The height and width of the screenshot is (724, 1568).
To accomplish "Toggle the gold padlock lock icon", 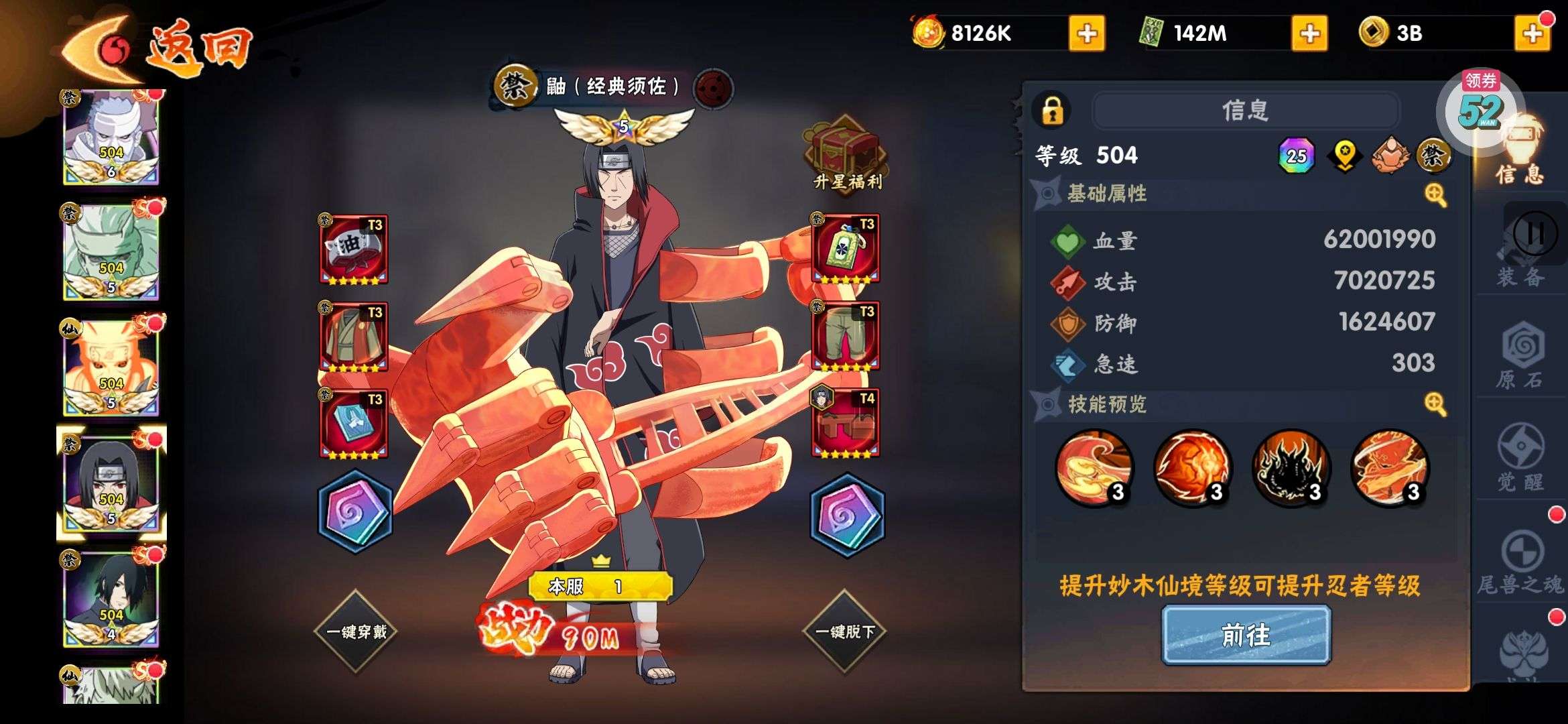I will point(1052,111).
